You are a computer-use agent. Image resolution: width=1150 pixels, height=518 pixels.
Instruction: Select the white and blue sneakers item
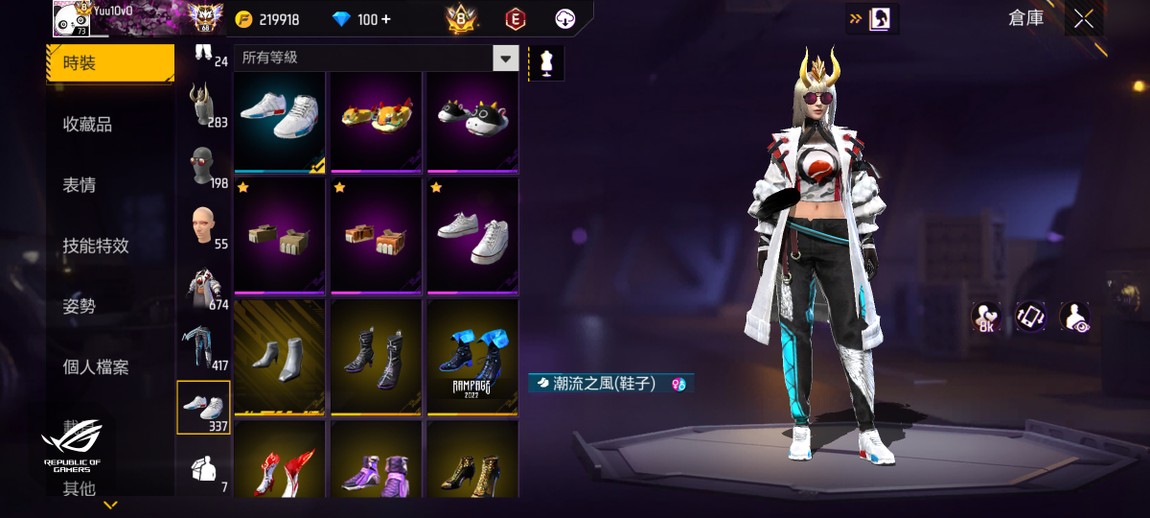tap(279, 120)
